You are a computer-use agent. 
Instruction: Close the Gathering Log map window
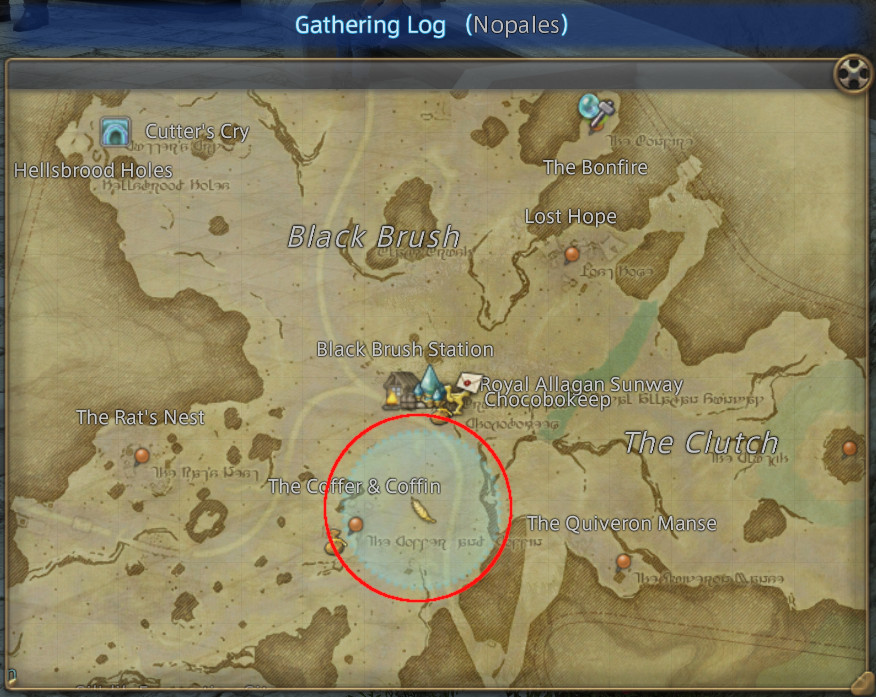[x=850, y=73]
